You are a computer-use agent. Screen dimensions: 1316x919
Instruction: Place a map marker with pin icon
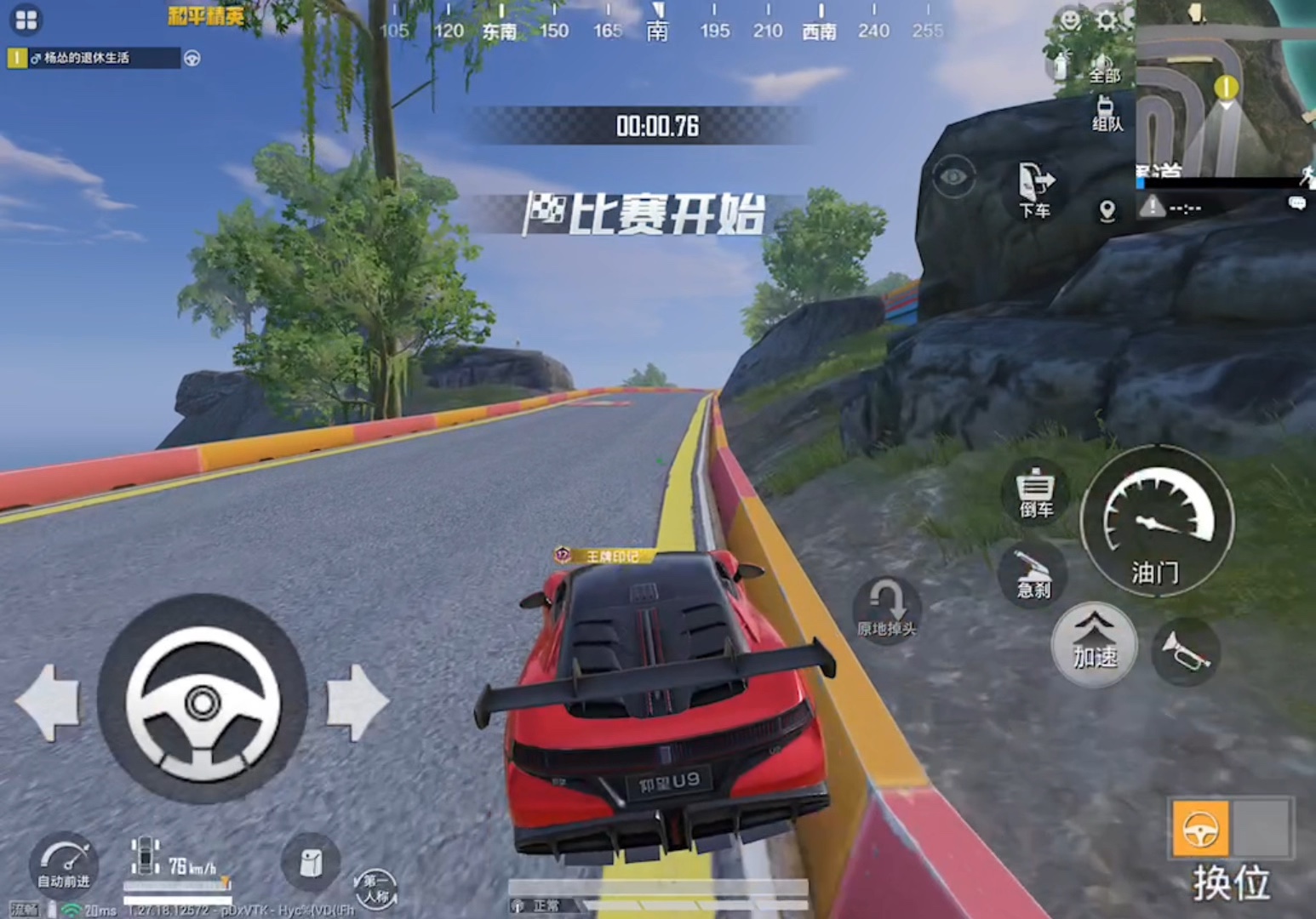tap(1107, 210)
